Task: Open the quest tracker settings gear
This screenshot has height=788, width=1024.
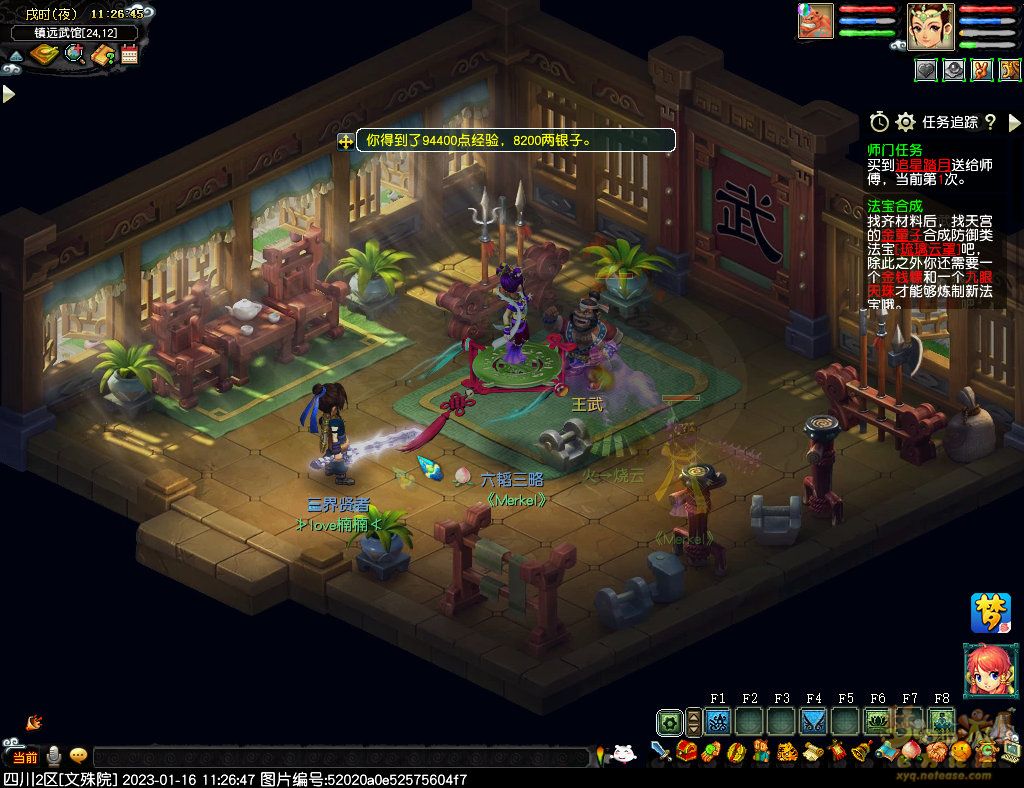Action: [906, 122]
